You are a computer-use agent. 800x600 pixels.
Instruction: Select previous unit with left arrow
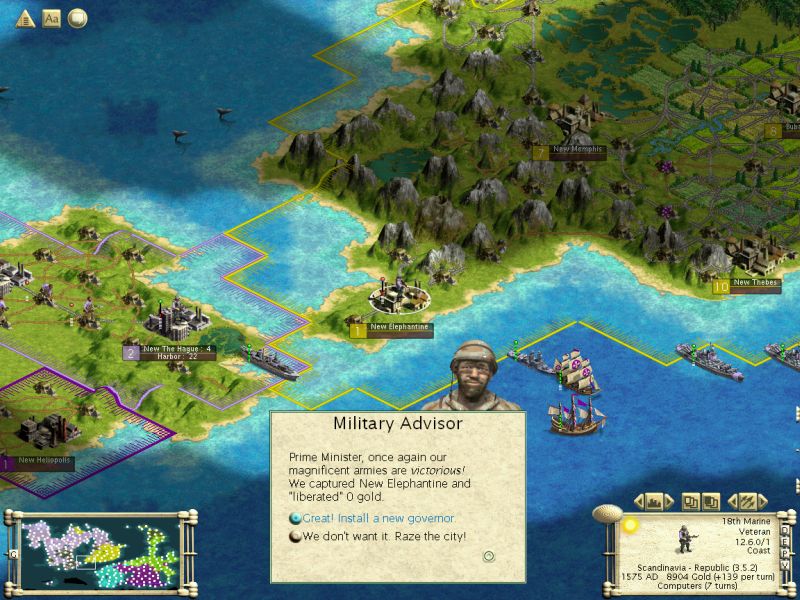(733, 500)
